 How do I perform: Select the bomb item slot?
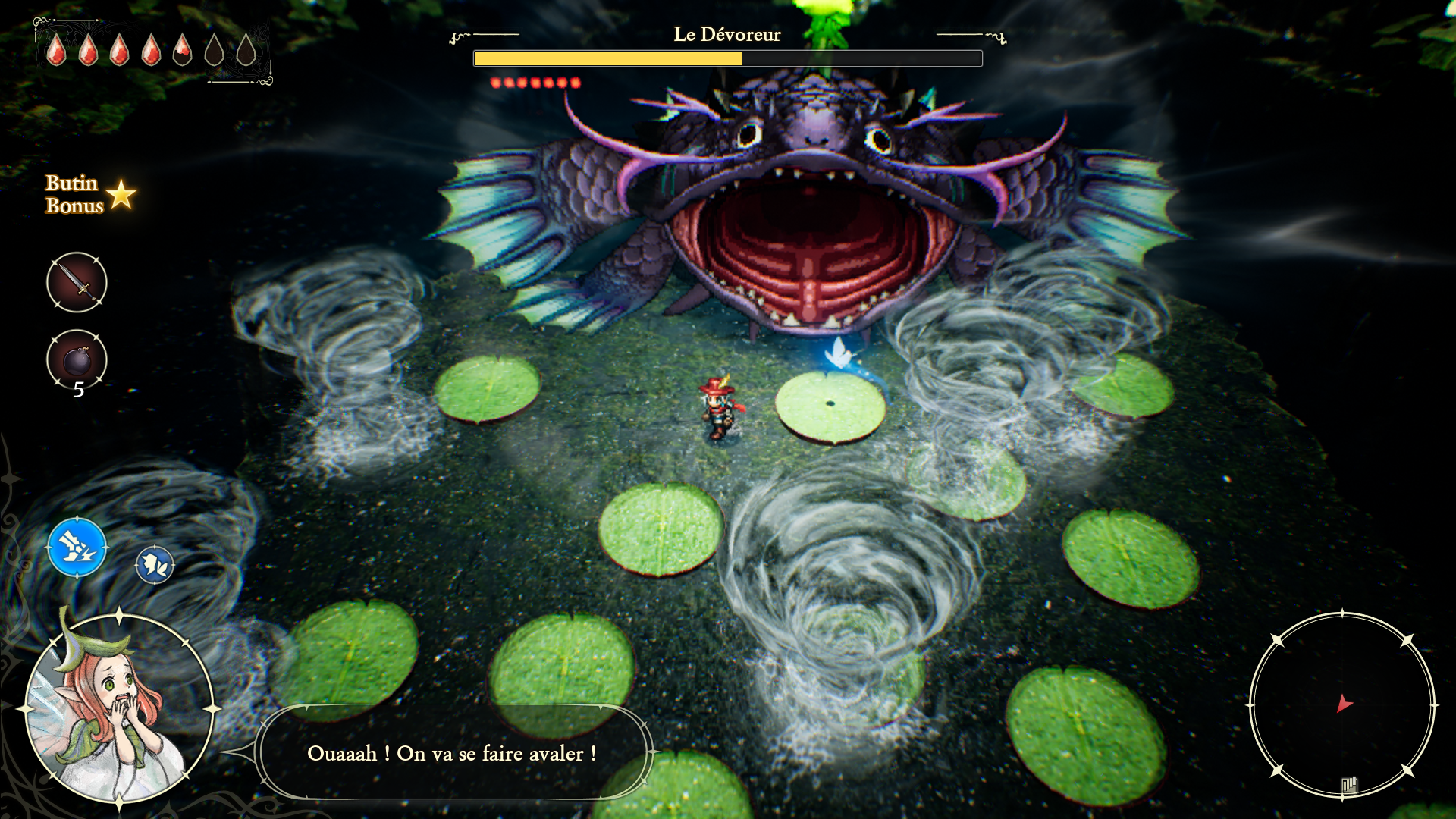pyautogui.click(x=77, y=359)
